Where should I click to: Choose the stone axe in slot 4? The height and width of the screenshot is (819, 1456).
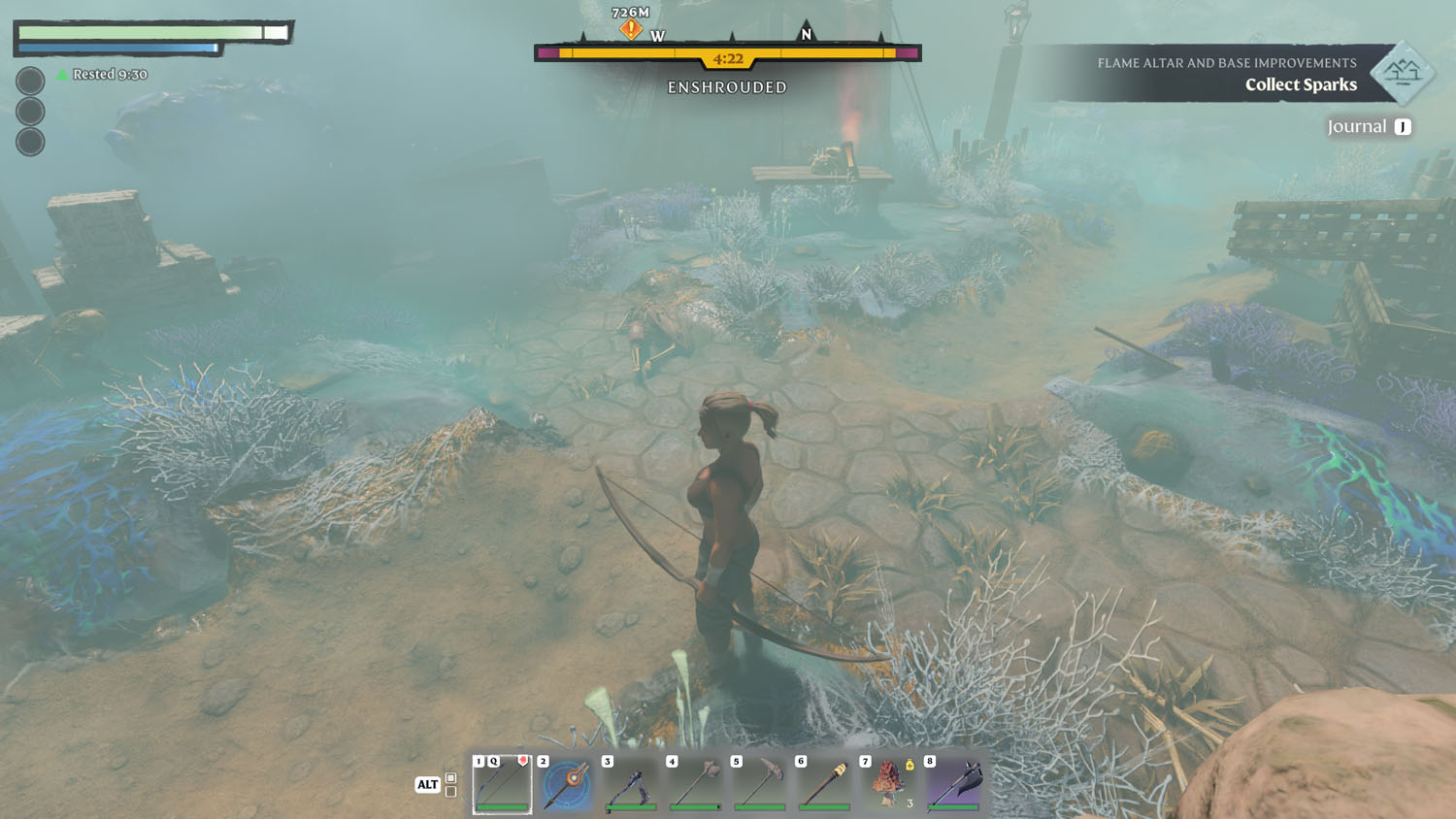[696, 783]
